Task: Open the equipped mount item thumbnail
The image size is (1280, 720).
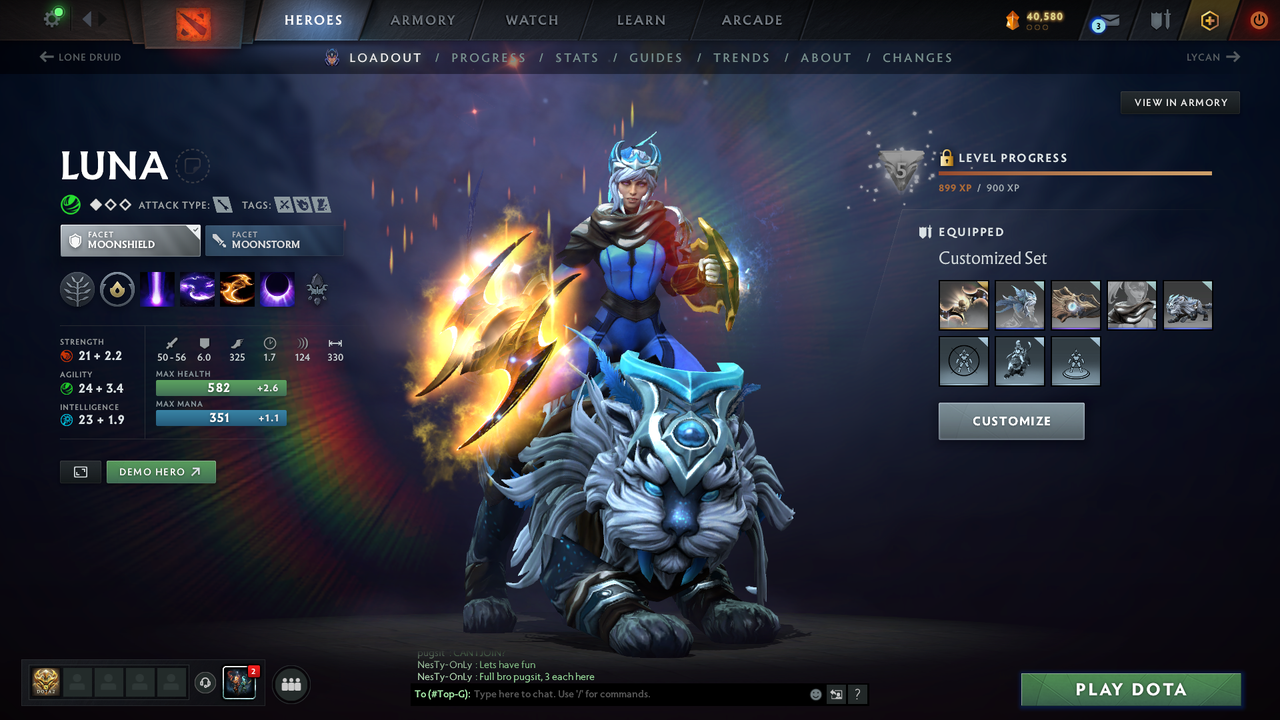Action: [x=1188, y=305]
